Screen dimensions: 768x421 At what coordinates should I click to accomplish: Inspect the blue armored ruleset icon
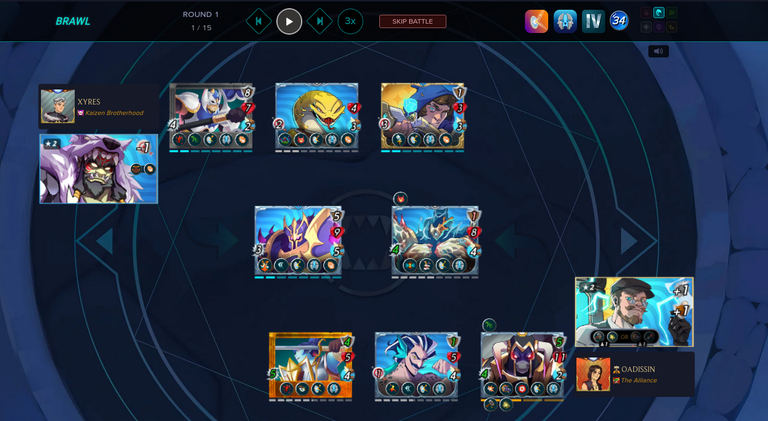565,21
